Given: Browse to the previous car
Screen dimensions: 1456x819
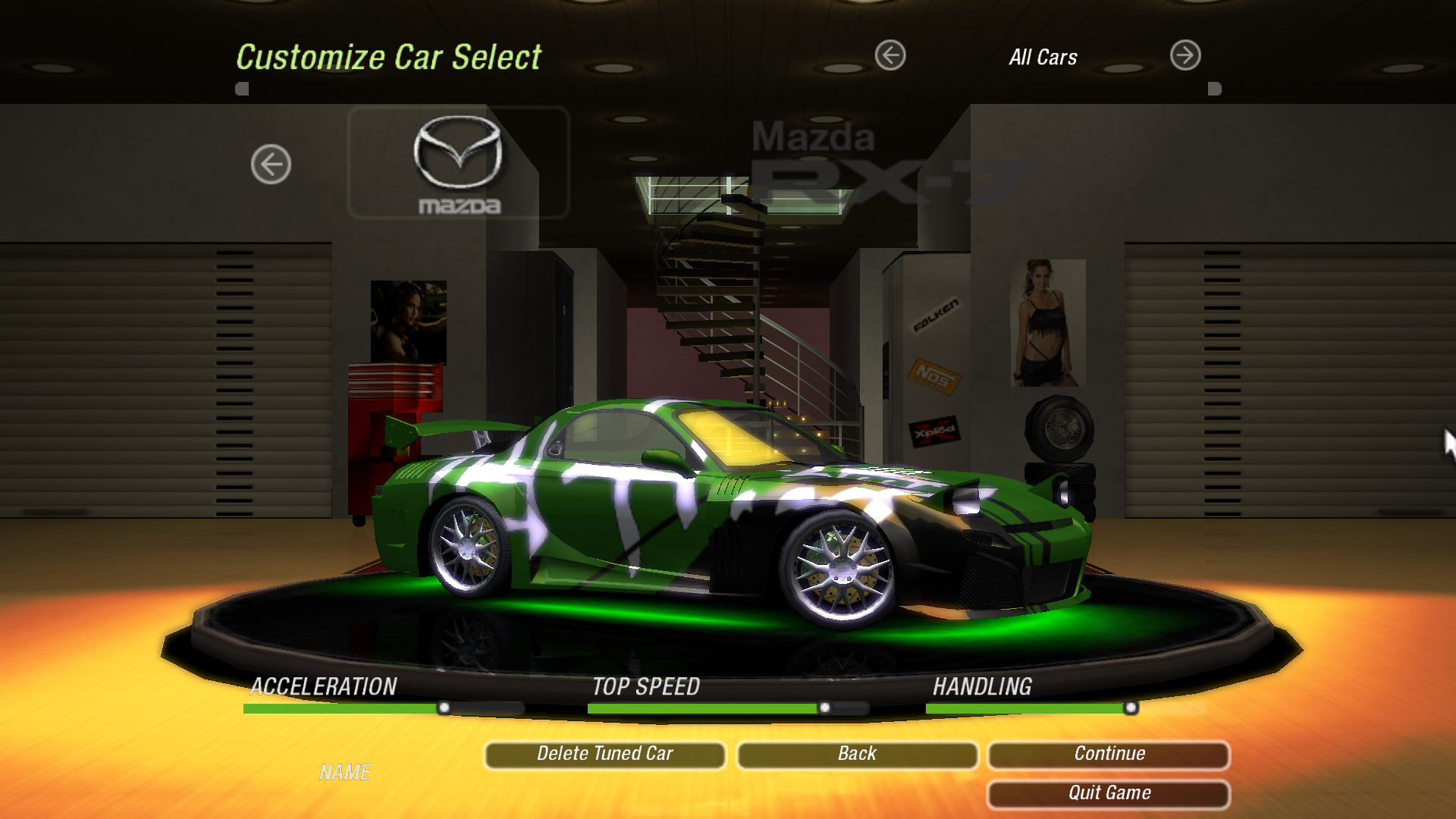Looking at the screenshot, I should point(271,164).
